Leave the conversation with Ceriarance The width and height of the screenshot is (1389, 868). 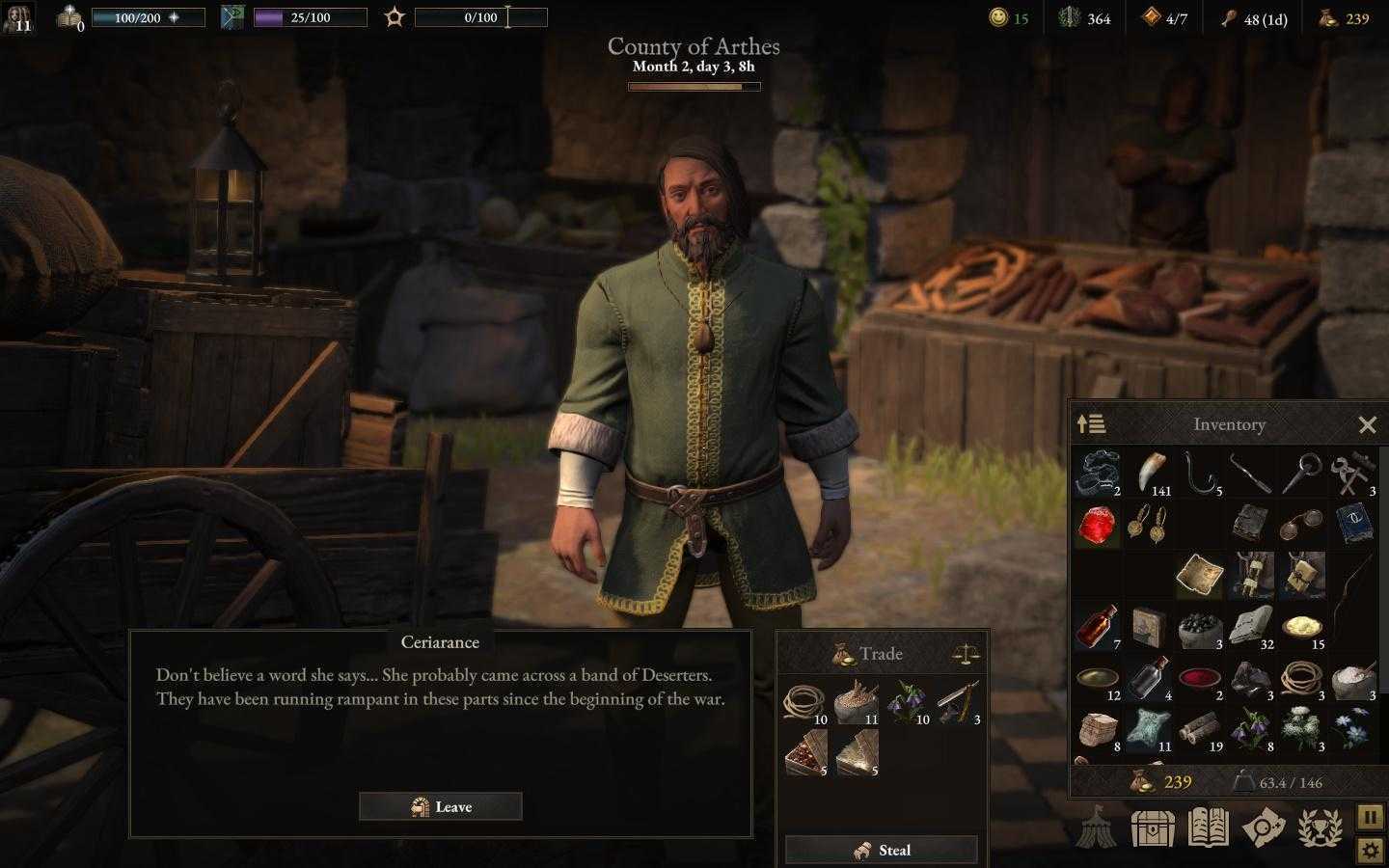441,807
